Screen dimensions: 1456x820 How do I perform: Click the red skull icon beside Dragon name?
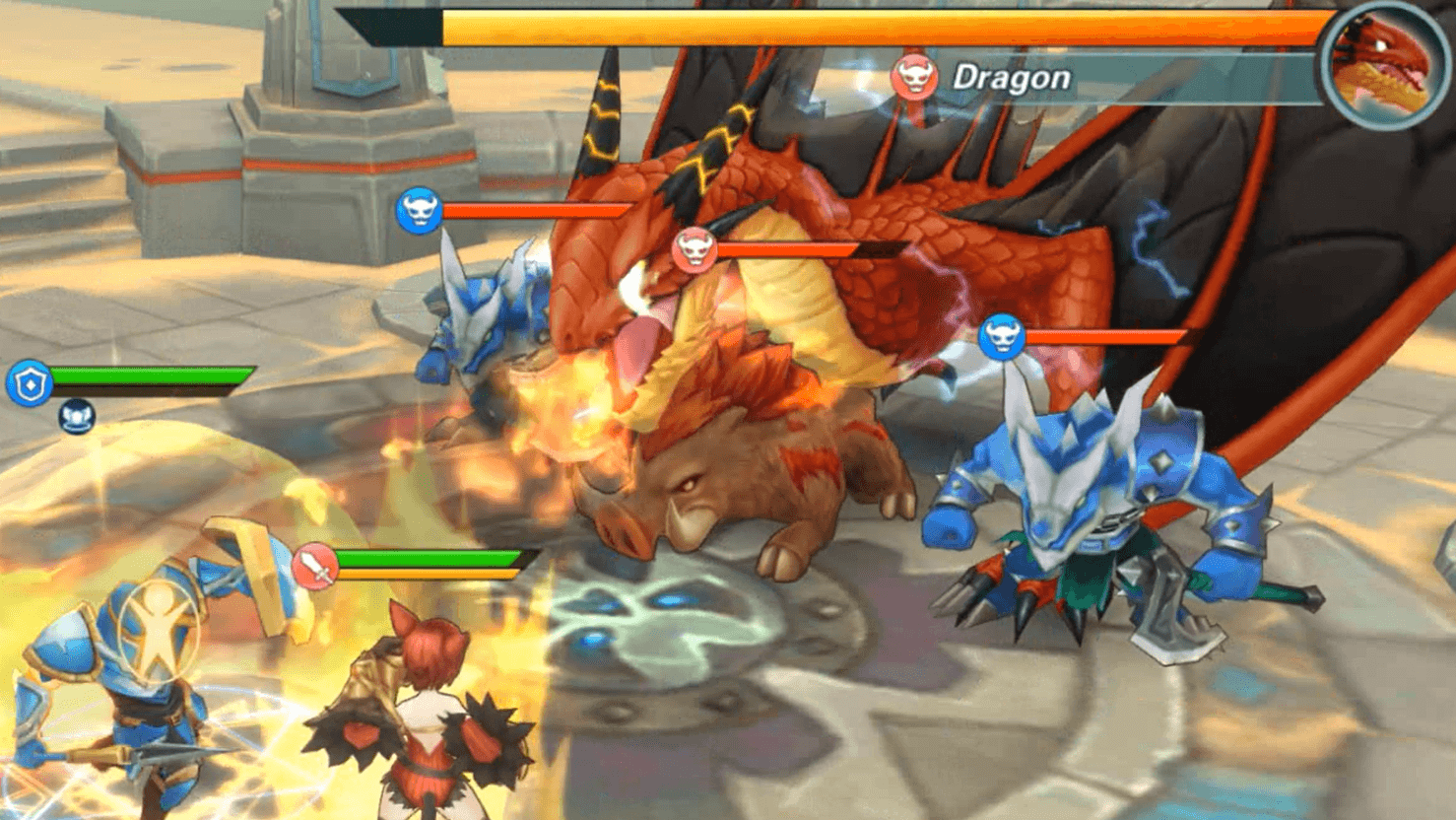coord(914,76)
